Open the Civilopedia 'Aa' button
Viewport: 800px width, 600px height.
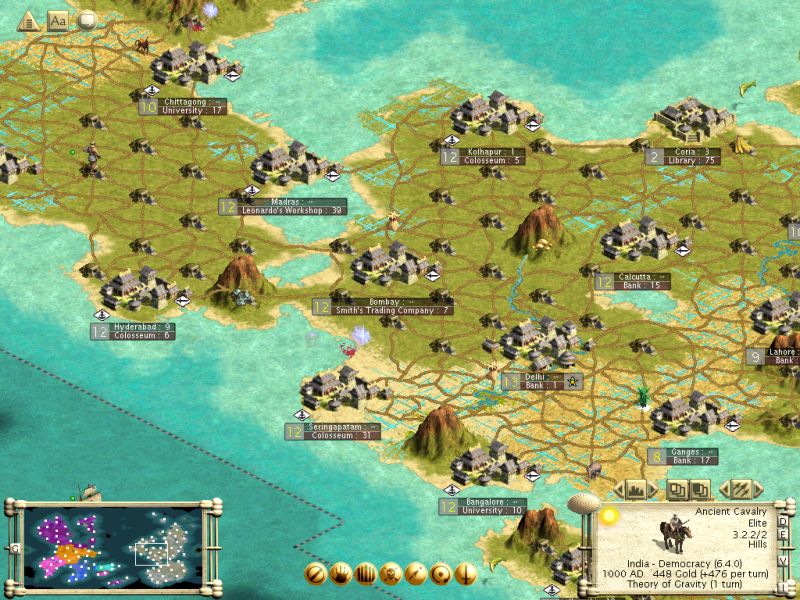point(58,20)
